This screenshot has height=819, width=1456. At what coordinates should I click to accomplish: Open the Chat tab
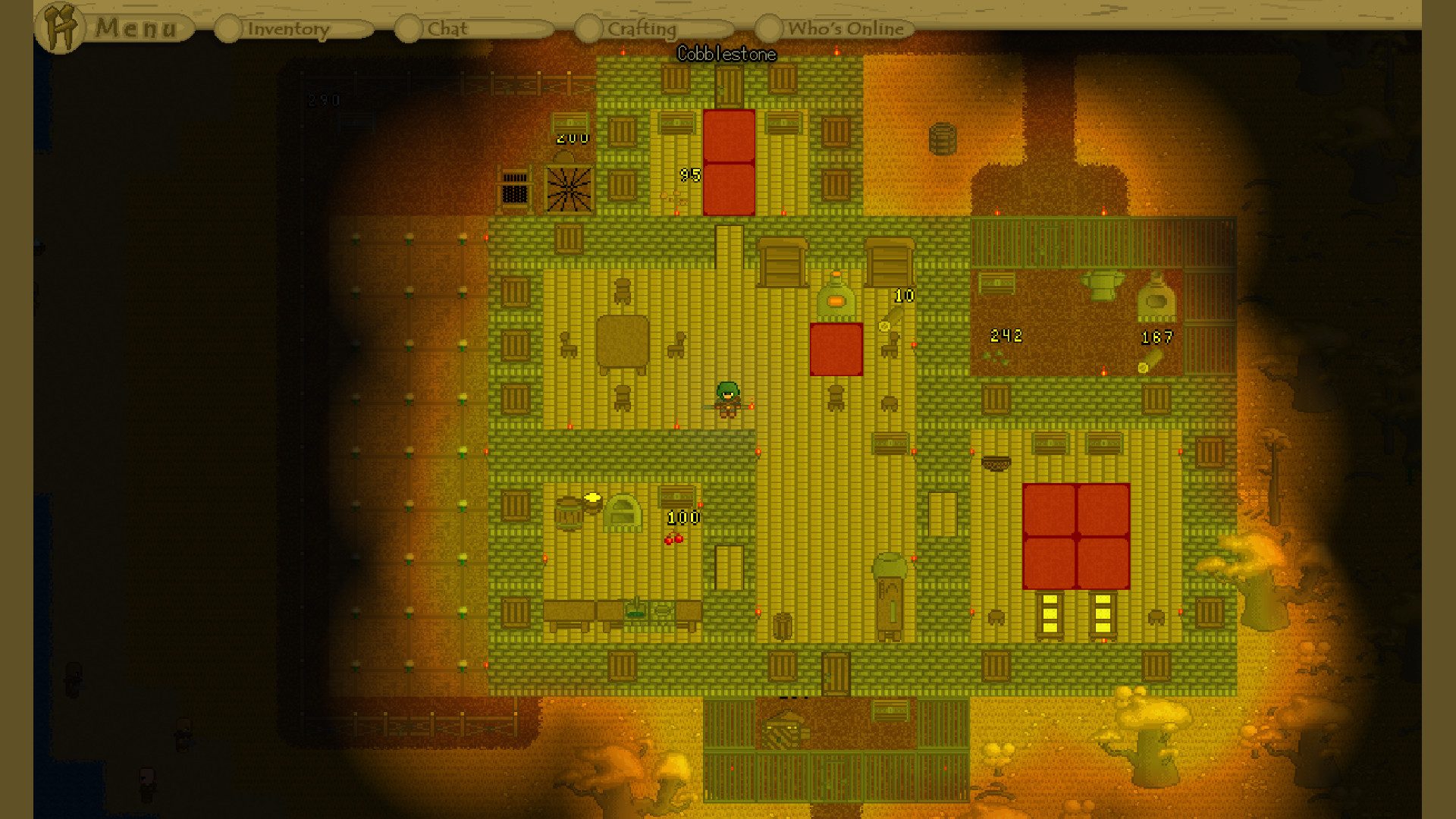[447, 29]
